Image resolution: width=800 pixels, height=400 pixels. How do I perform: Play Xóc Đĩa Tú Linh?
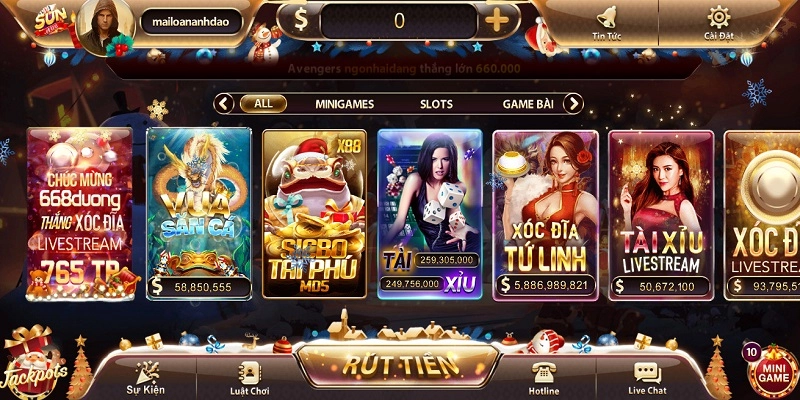coord(546,212)
